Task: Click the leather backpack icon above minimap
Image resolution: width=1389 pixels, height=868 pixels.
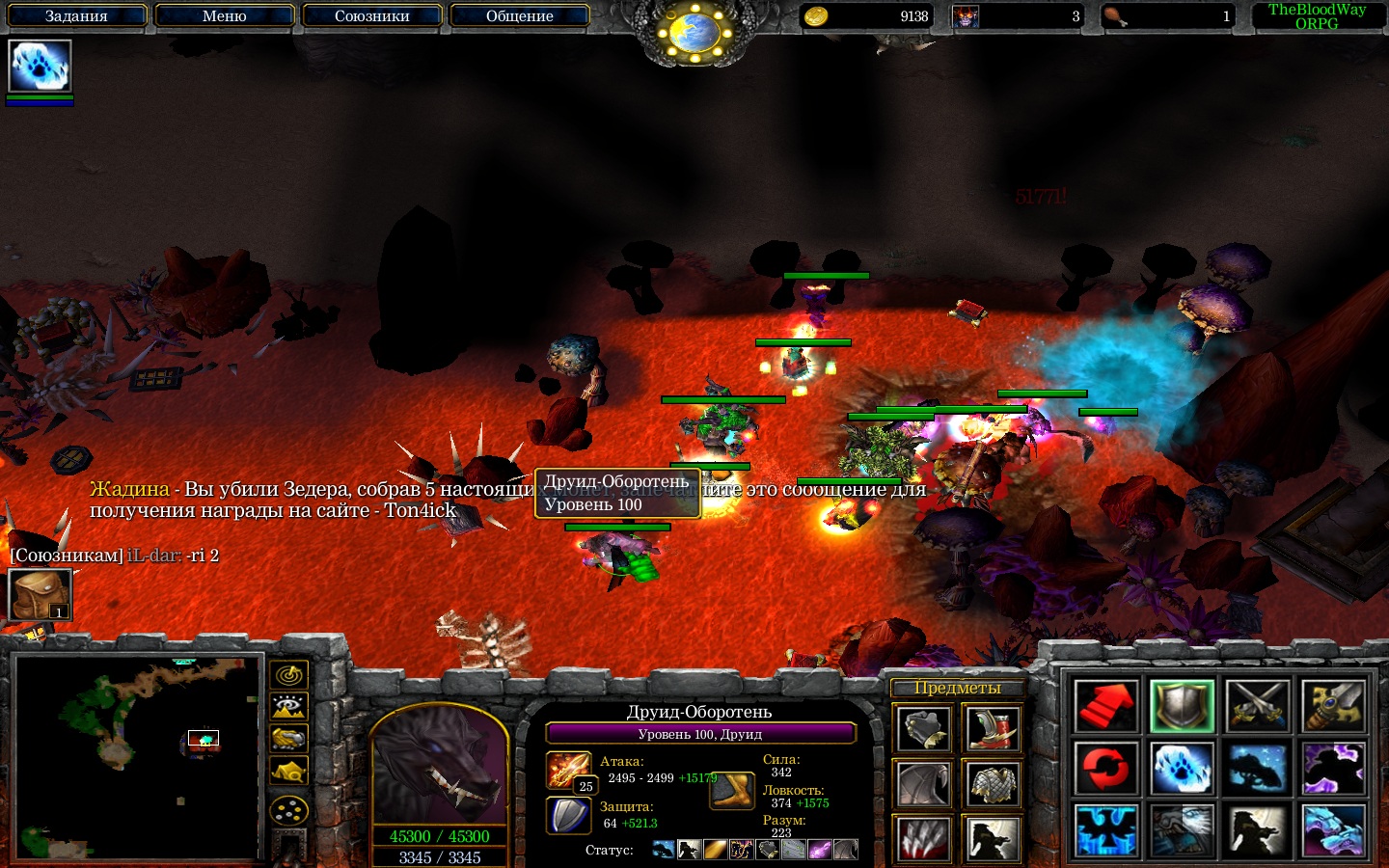Action: tap(40, 594)
